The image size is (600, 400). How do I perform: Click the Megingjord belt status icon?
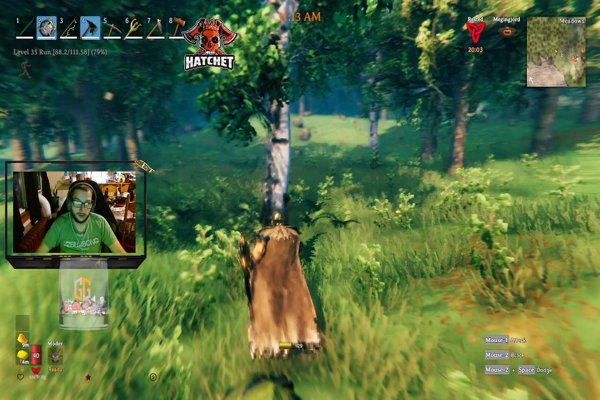point(507,32)
